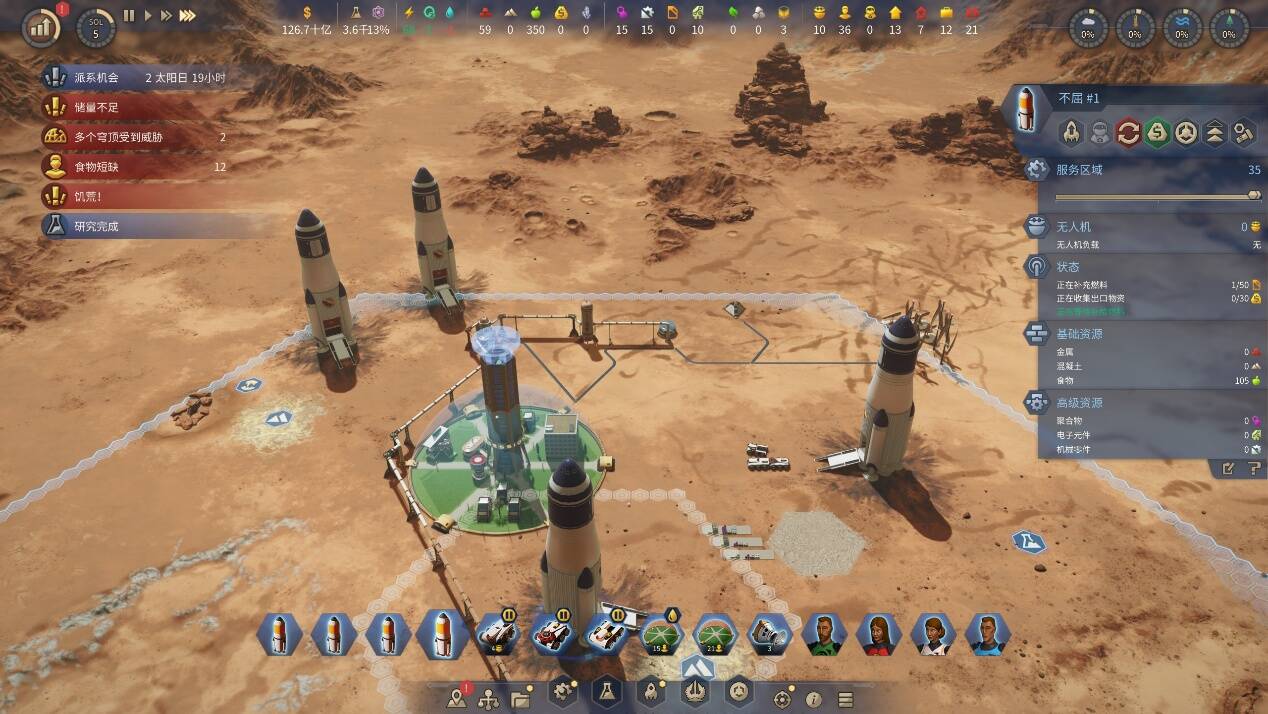Select the green-shirt colonist portrait

coord(824,634)
